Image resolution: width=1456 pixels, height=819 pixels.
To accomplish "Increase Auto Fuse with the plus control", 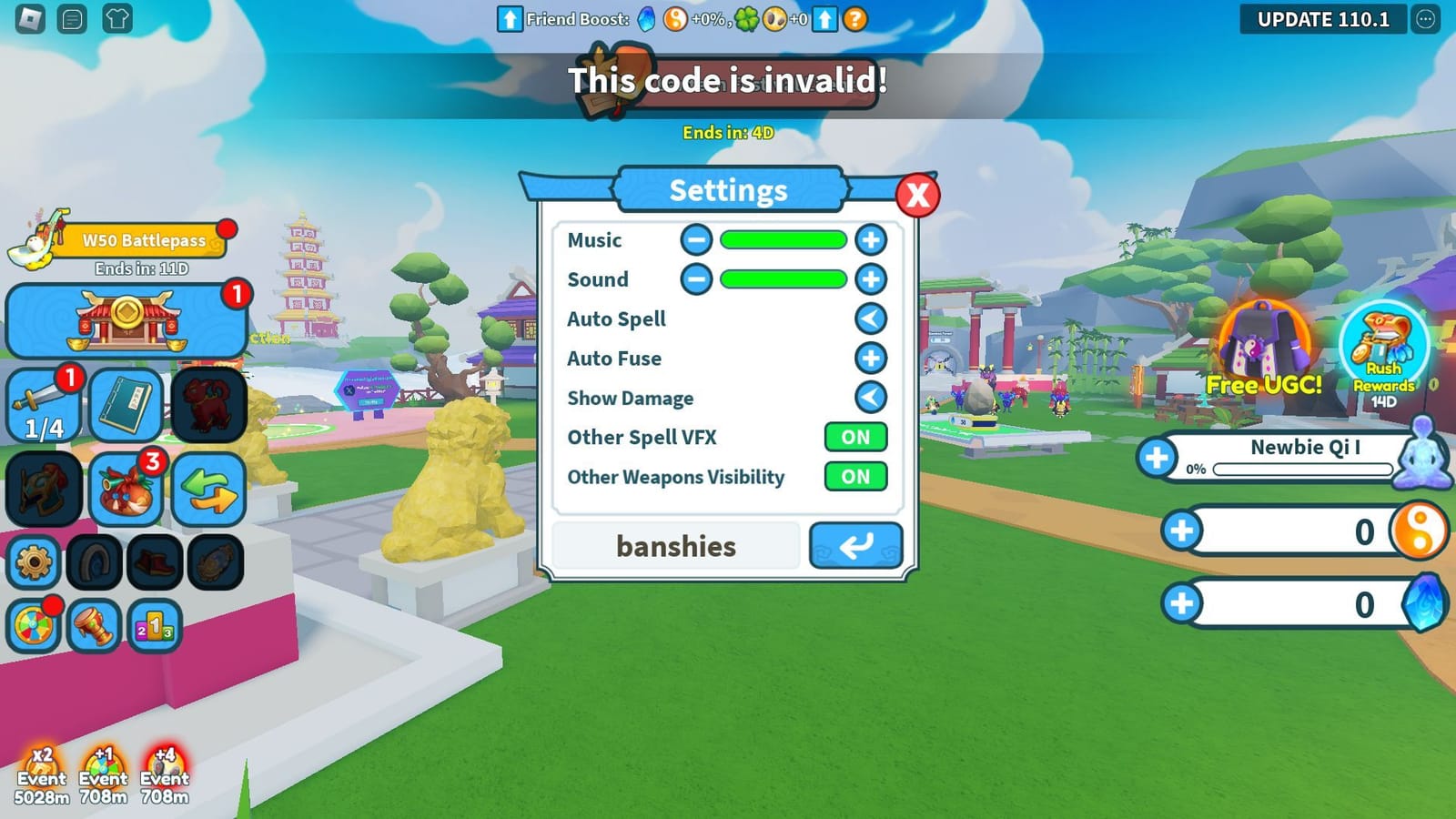I will click(x=870, y=359).
